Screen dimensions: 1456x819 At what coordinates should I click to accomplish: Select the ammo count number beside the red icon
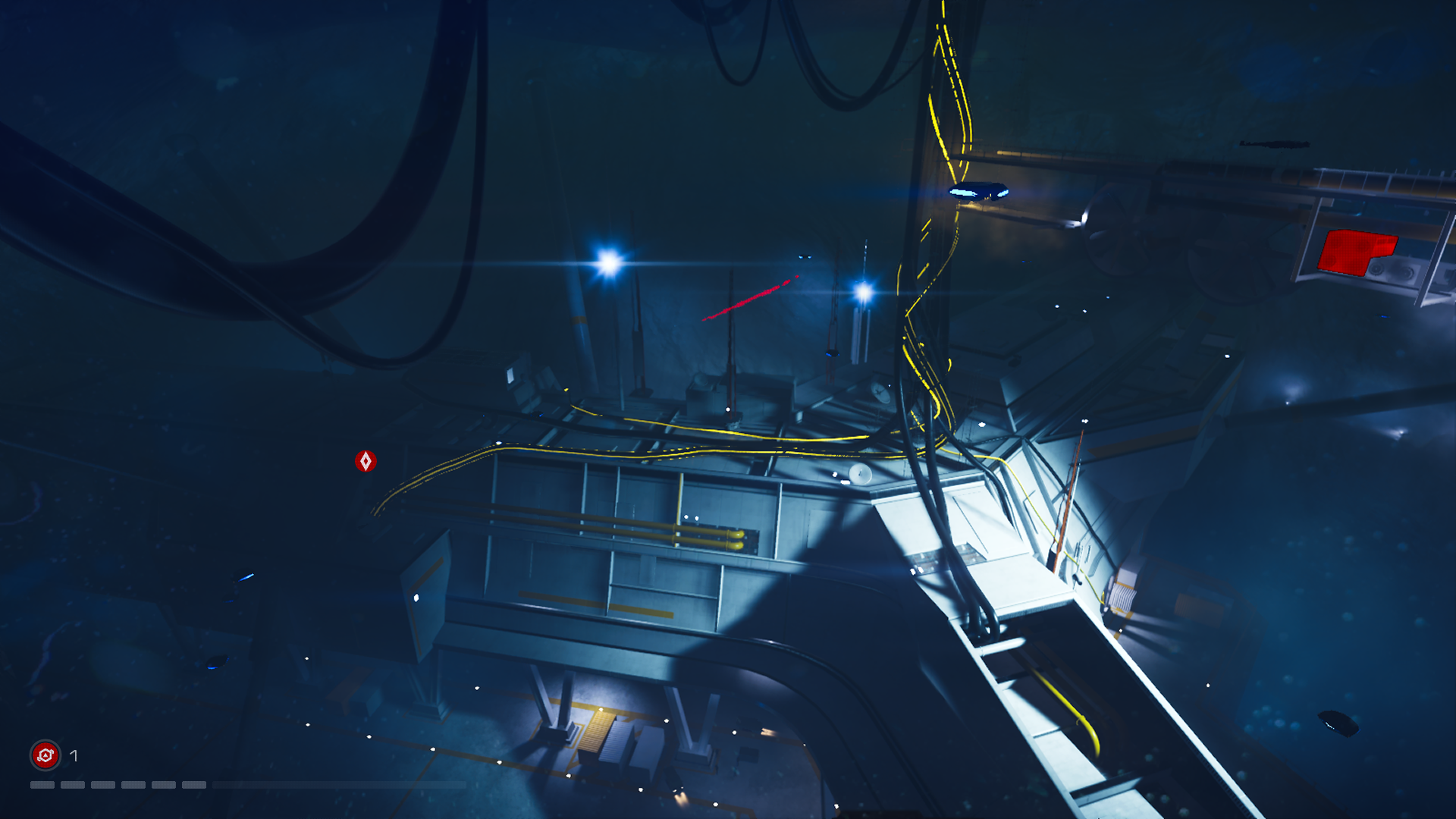(74, 755)
